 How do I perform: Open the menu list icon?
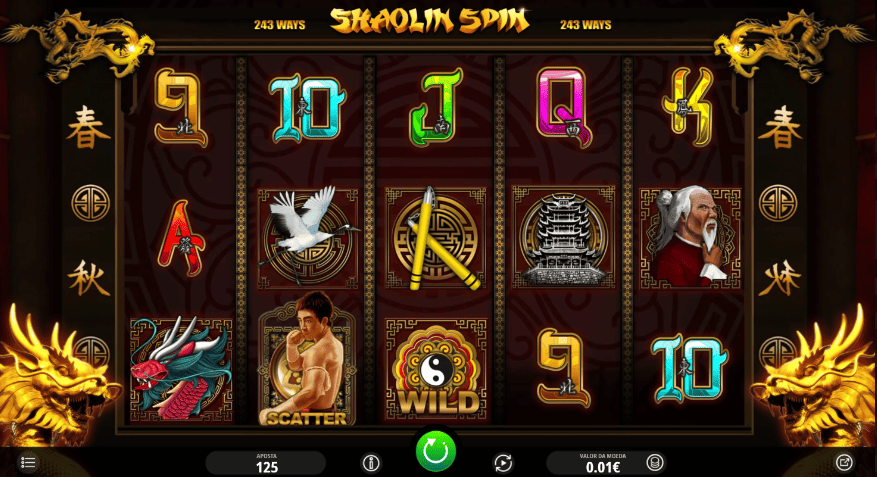(x=28, y=462)
